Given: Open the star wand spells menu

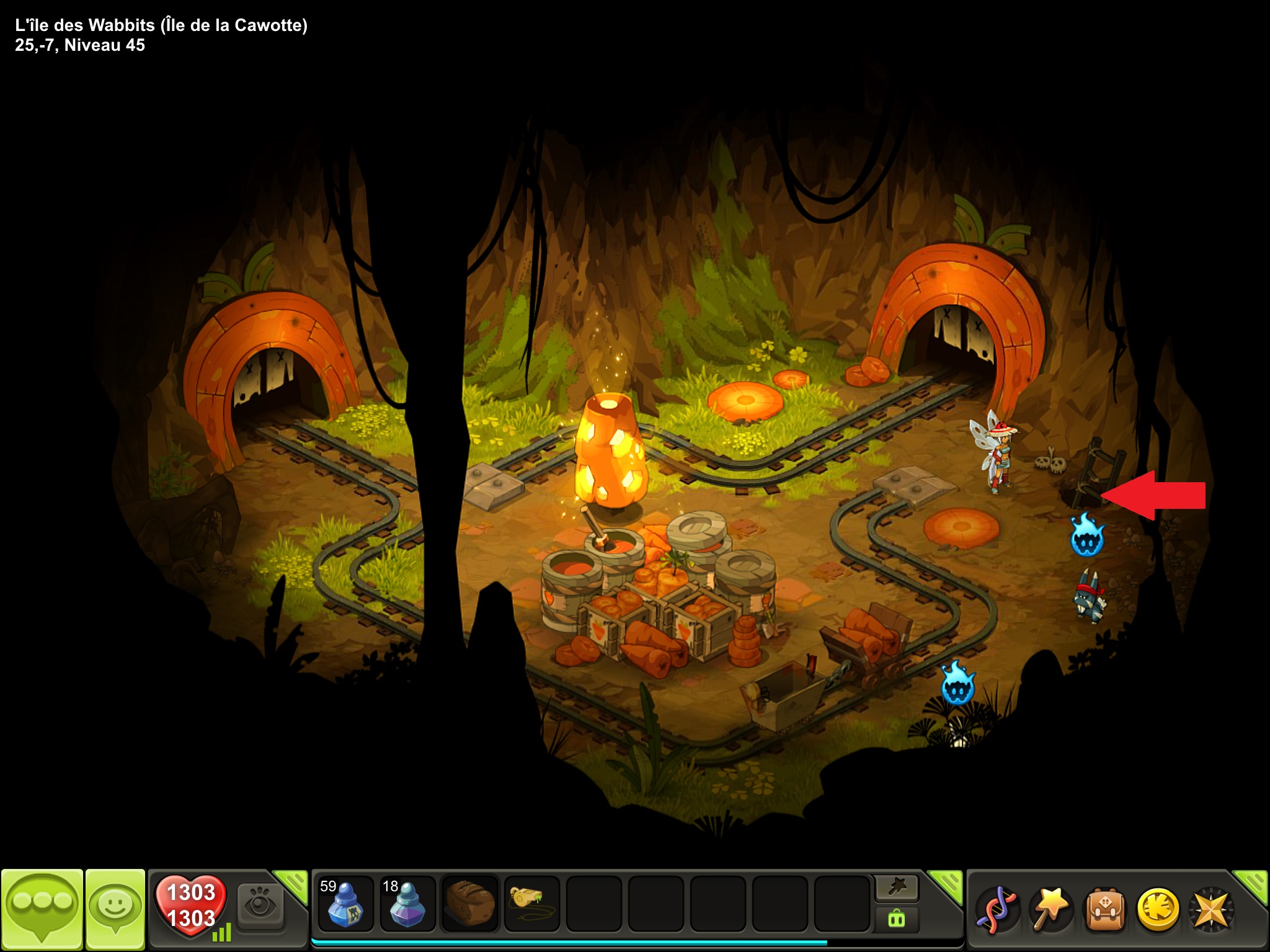Looking at the screenshot, I should [x=1050, y=909].
